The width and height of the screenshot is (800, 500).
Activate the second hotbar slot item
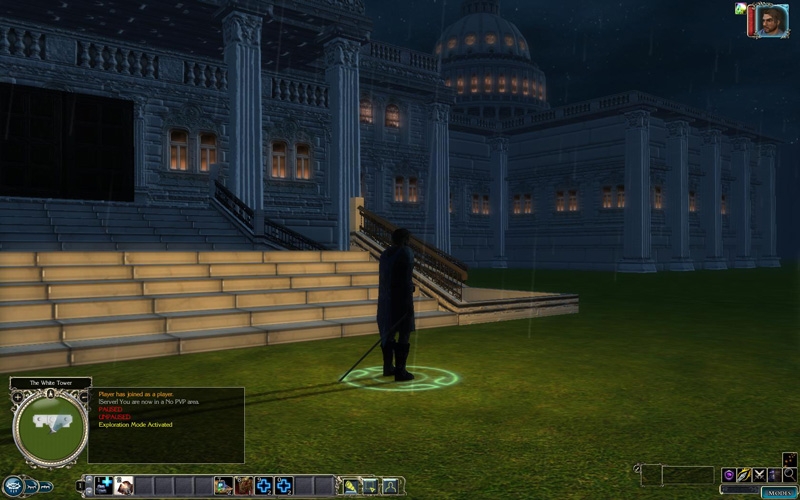click(x=124, y=485)
